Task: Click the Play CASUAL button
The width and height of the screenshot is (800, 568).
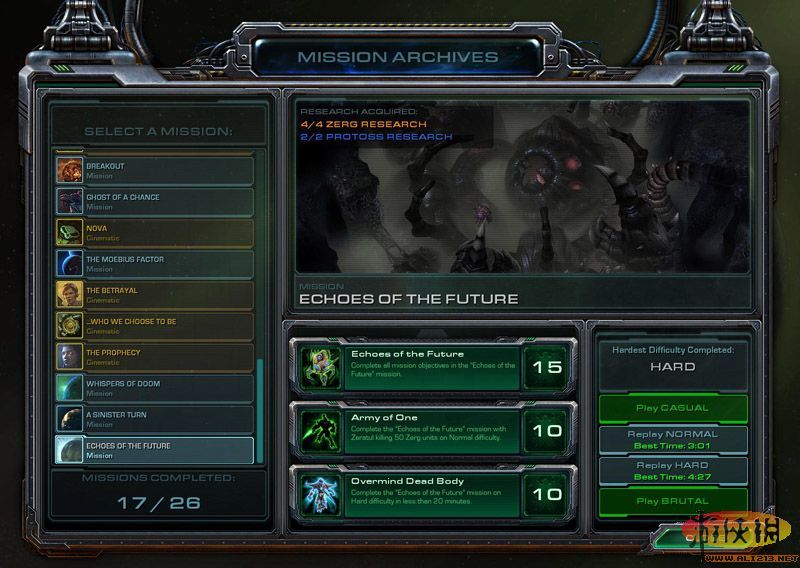Action: 672,408
